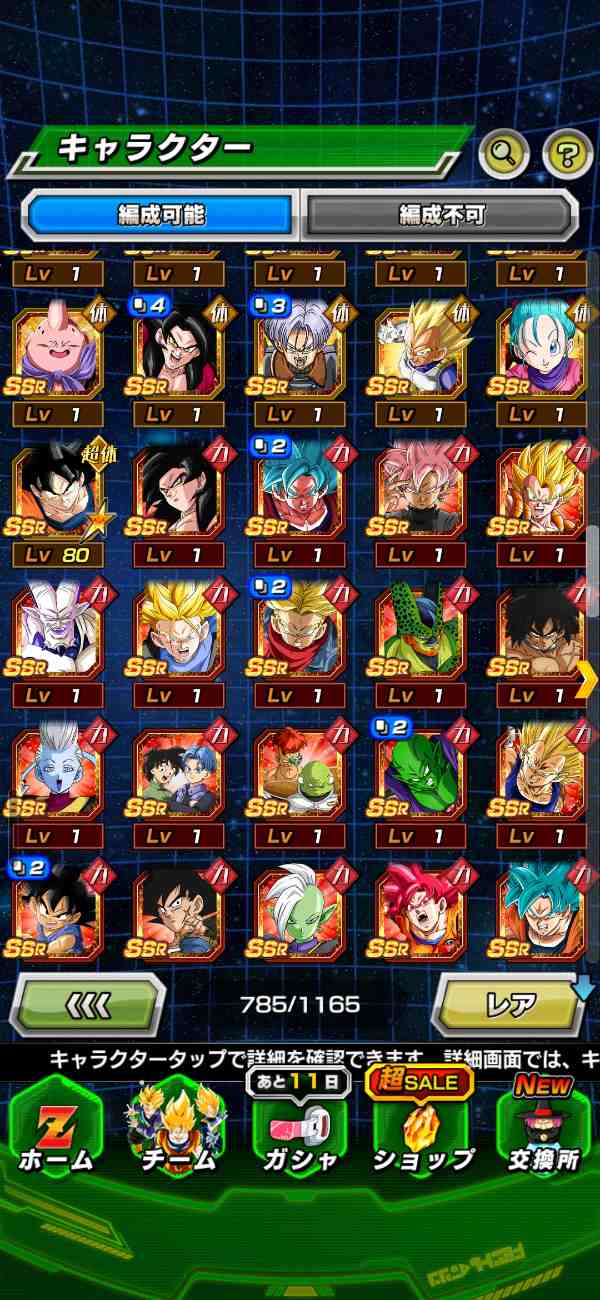Go to the ホーム home menu
The image size is (600, 1300).
pos(55,1125)
